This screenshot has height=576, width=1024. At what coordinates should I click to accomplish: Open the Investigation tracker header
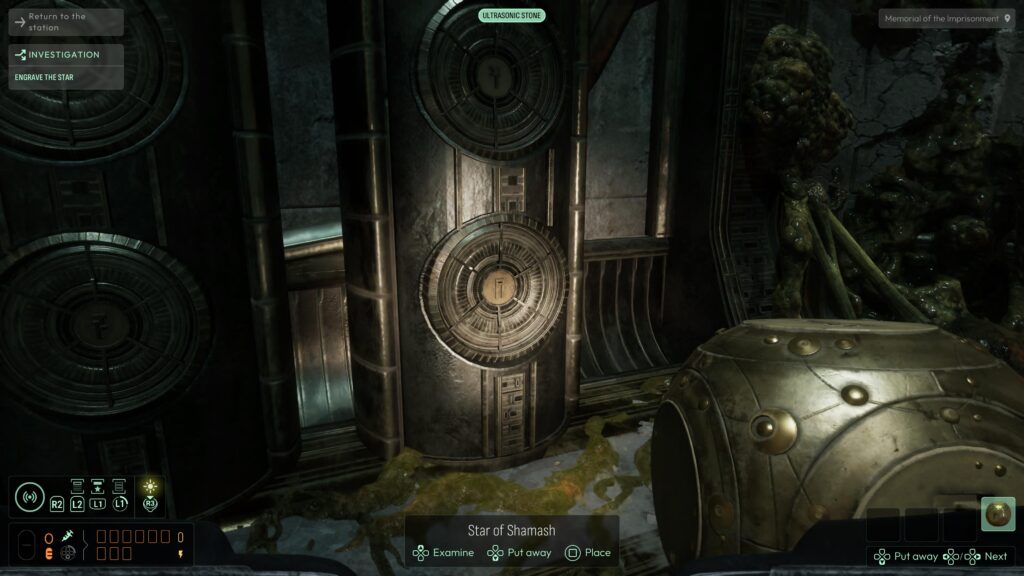click(x=66, y=55)
